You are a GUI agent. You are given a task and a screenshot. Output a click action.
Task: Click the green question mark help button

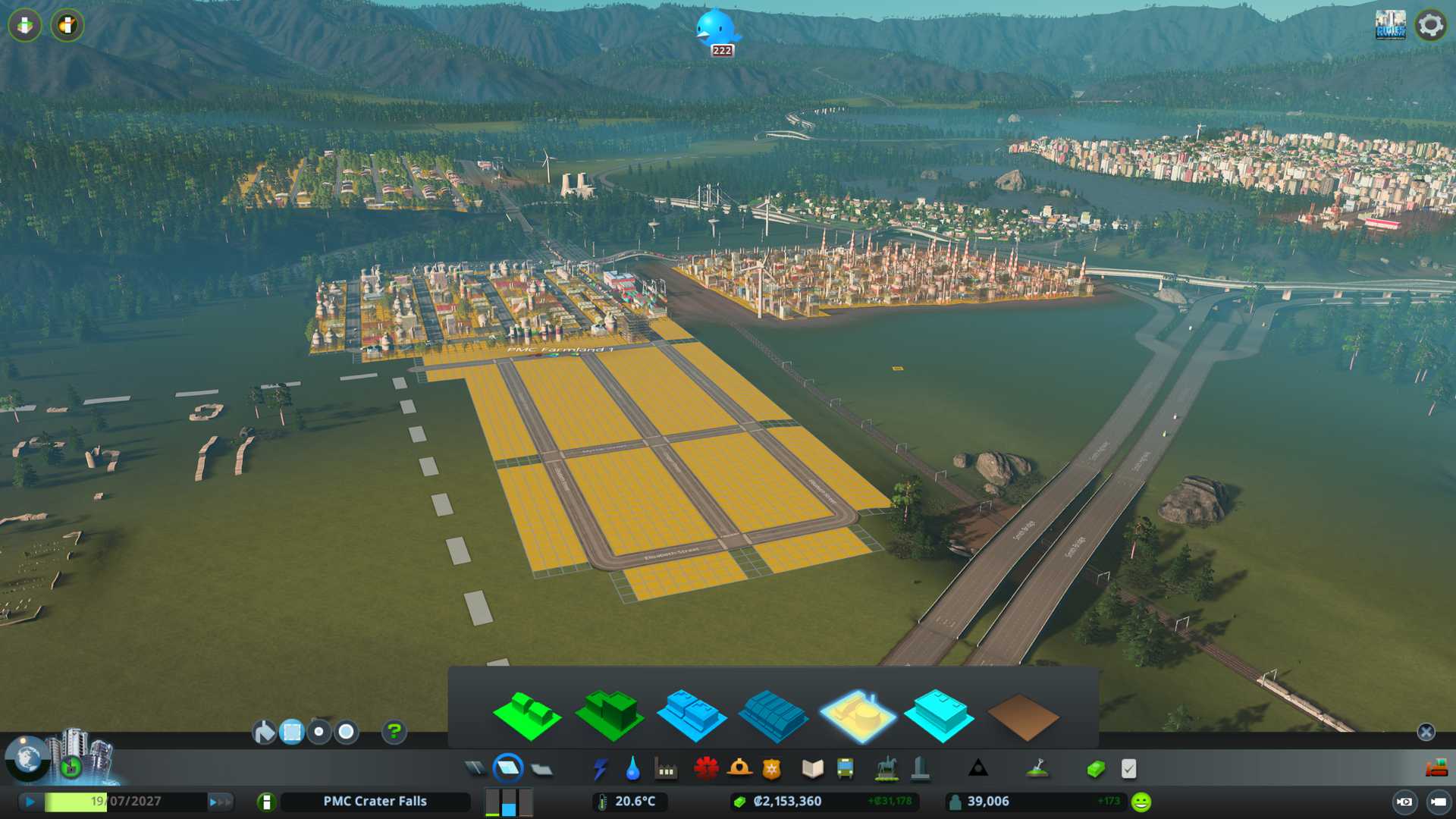(x=394, y=732)
